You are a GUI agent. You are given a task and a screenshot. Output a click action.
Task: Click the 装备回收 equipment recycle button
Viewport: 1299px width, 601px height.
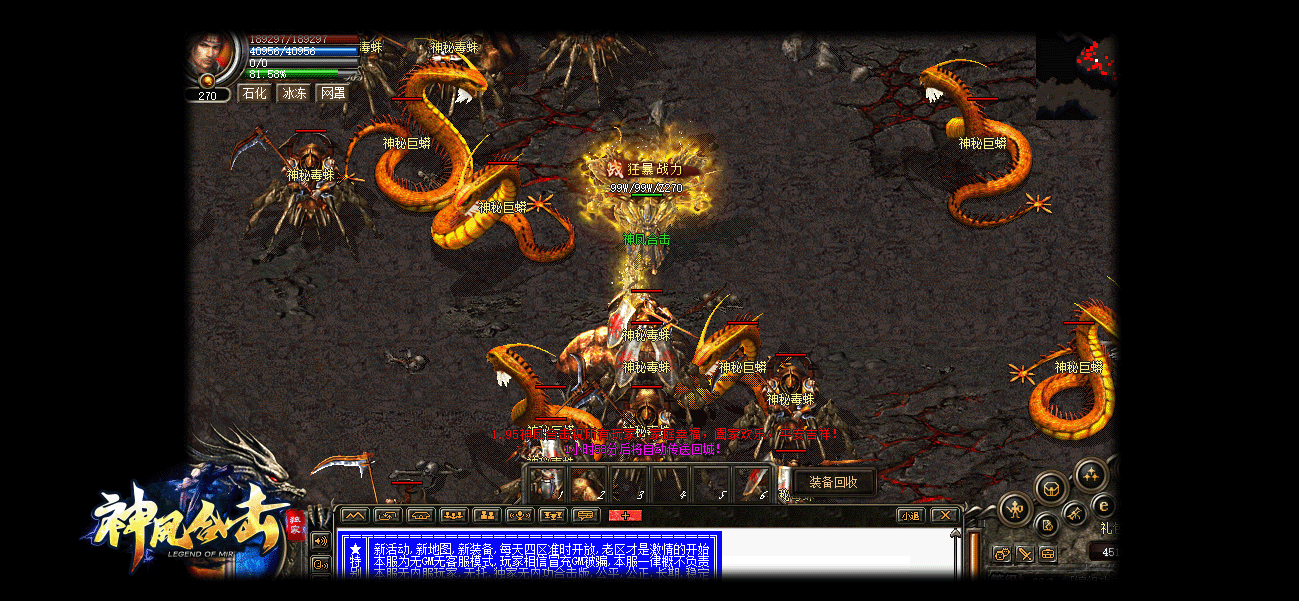pyautogui.click(x=834, y=482)
